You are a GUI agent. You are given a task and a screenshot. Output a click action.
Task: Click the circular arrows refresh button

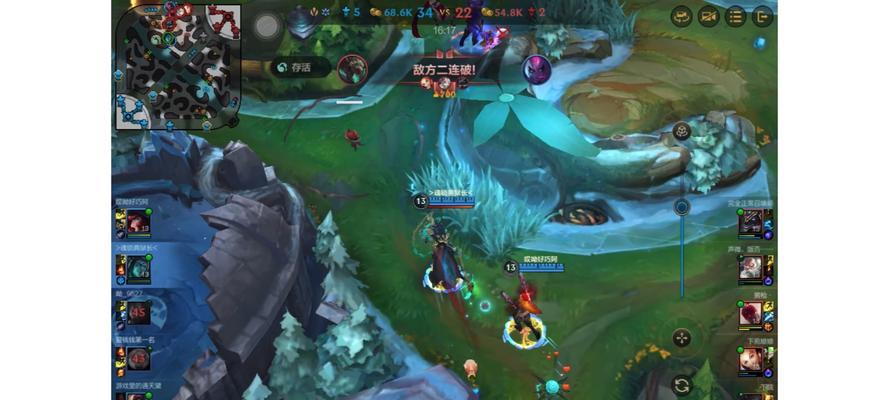click(681, 385)
